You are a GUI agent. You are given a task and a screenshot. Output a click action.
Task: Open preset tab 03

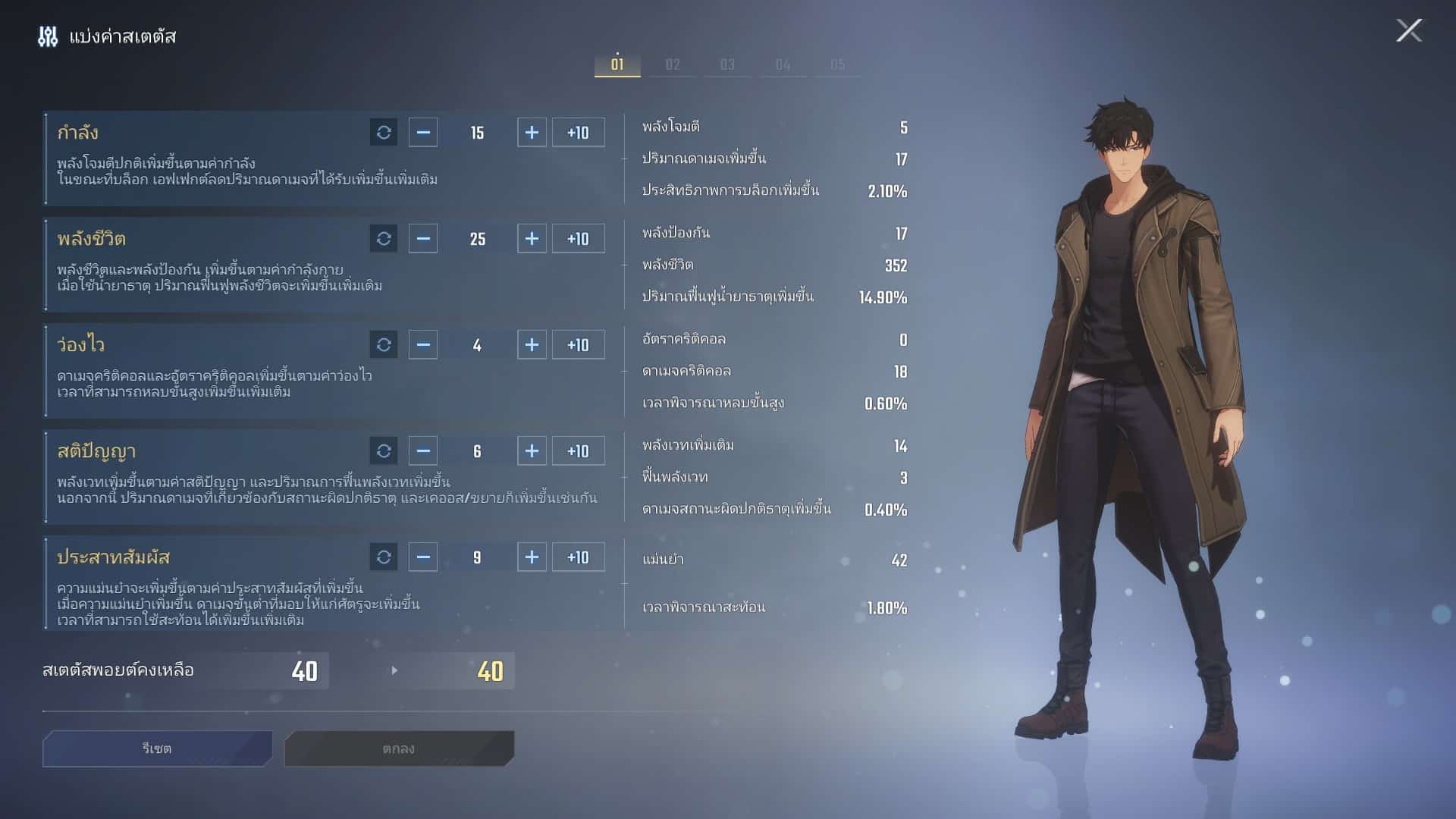click(x=727, y=64)
